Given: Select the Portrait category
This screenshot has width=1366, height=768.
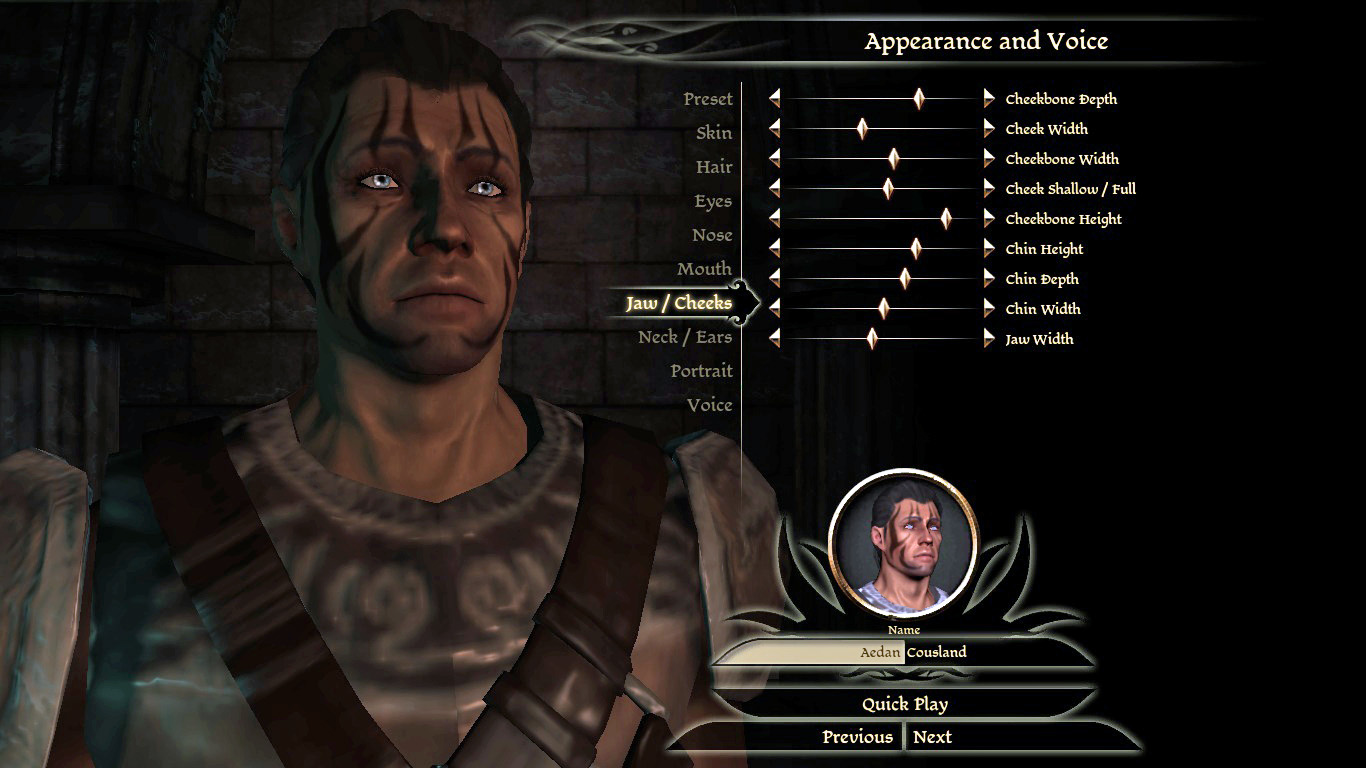Looking at the screenshot, I should (701, 371).
